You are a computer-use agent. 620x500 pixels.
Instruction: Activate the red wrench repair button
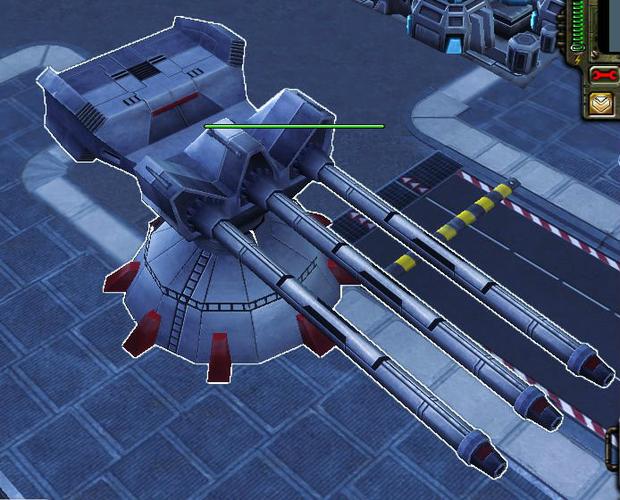[x=603, y=75]
